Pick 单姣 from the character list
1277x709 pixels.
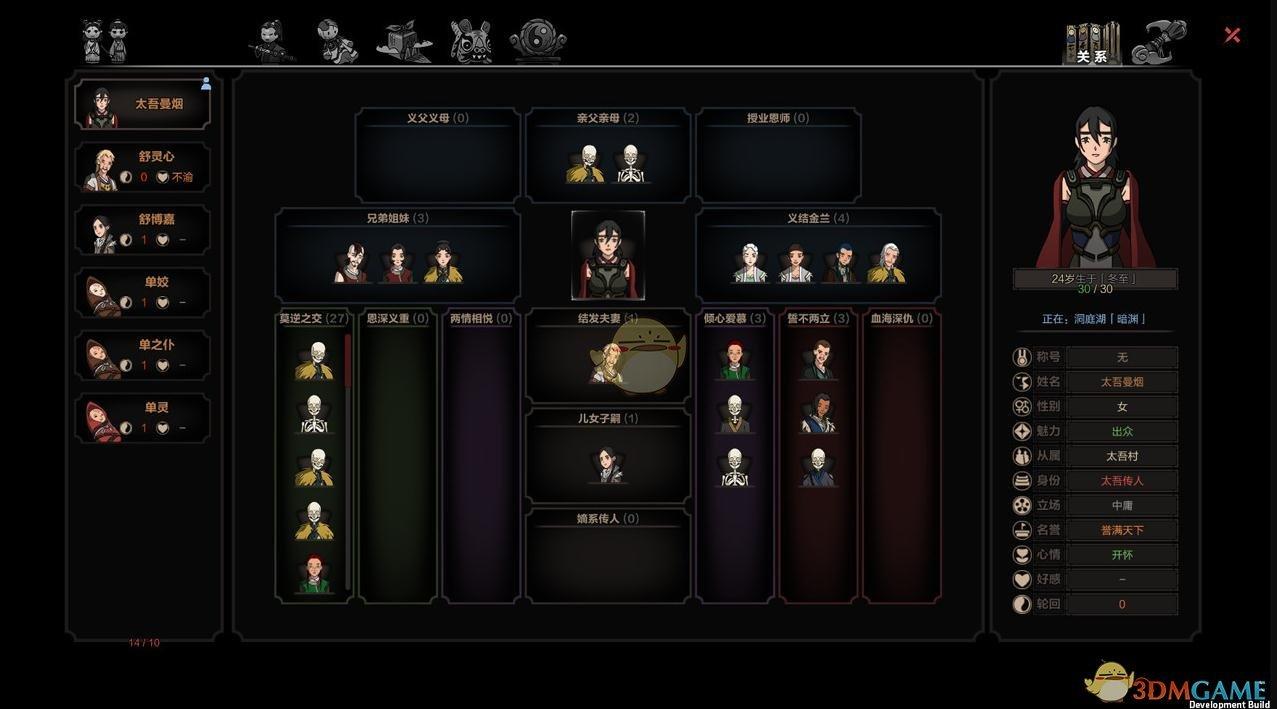click(143, 293)
